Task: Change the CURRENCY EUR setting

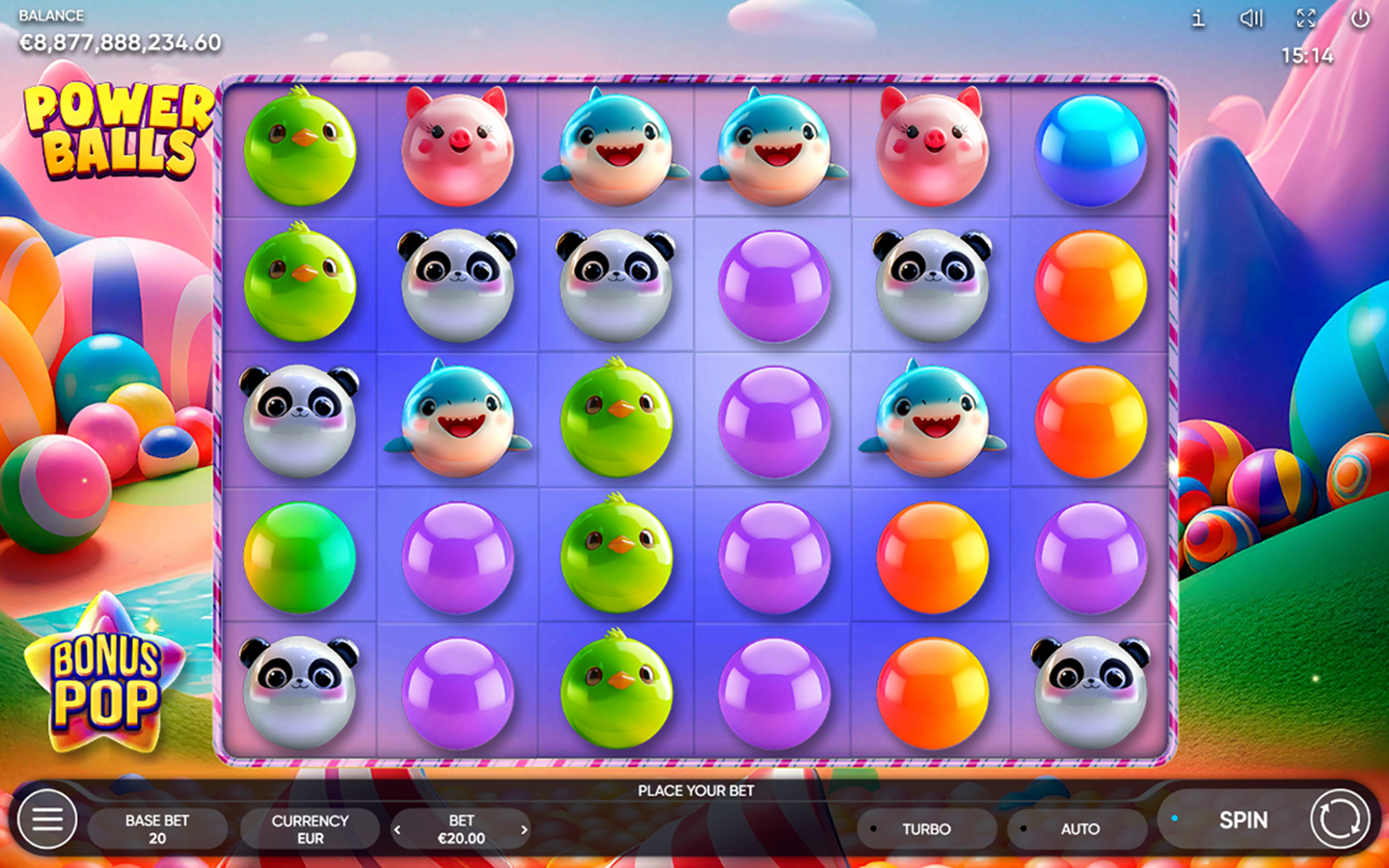Action: point(310,828)
